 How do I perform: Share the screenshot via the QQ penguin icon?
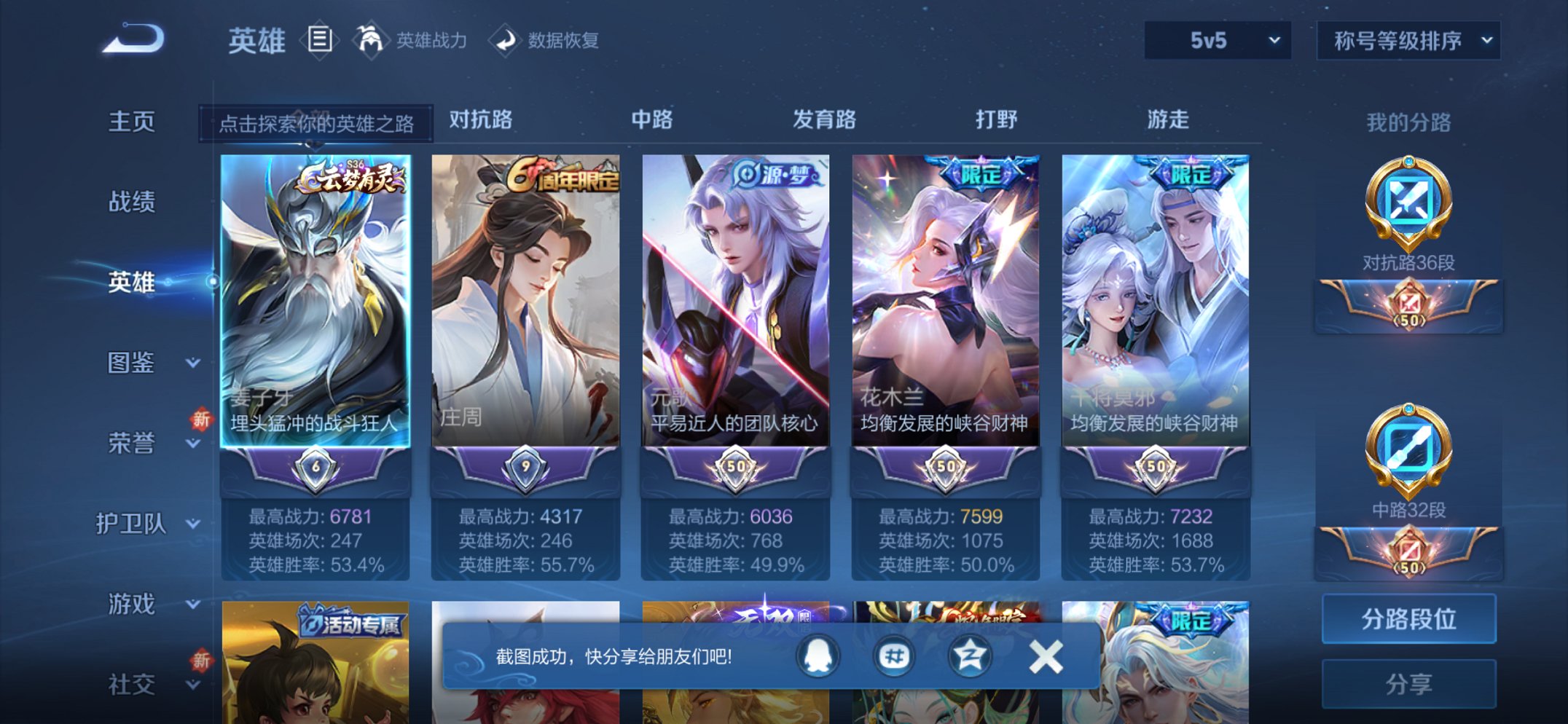[x=816, y=655]
